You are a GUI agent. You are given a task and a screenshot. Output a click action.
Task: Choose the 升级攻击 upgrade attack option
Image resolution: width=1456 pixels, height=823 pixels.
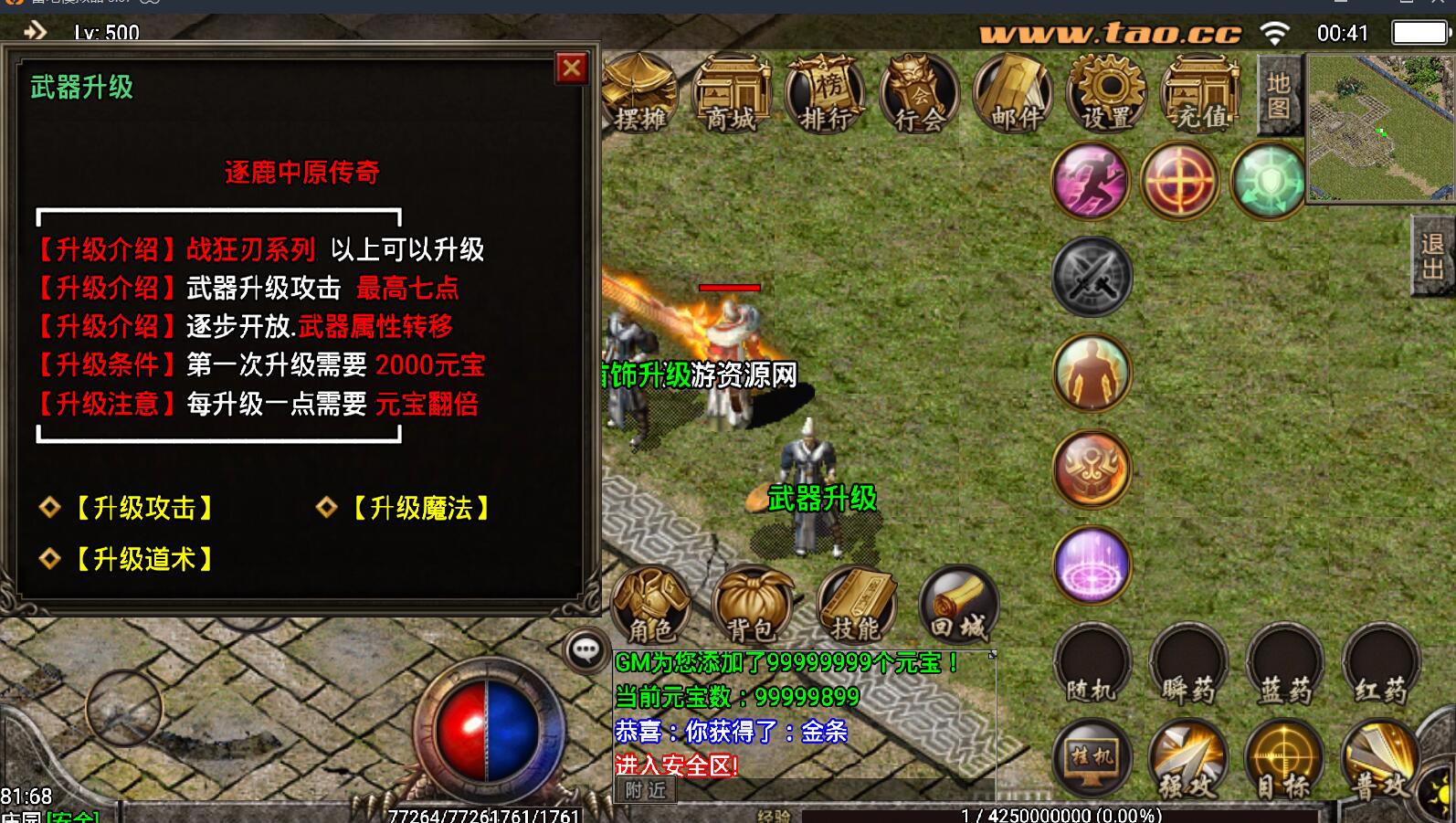(x=144, y=508)
